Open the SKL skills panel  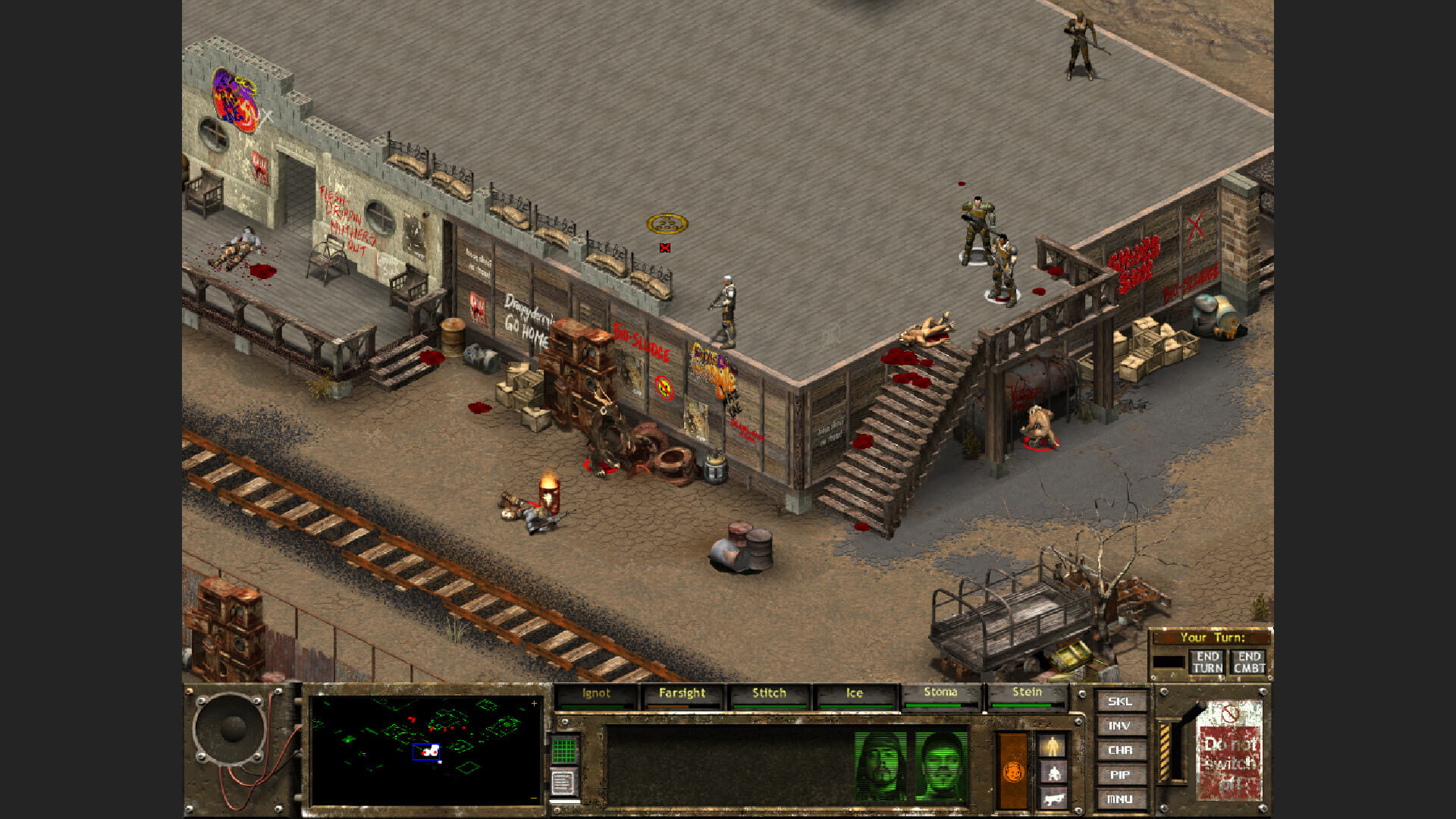click(1120, 701)
